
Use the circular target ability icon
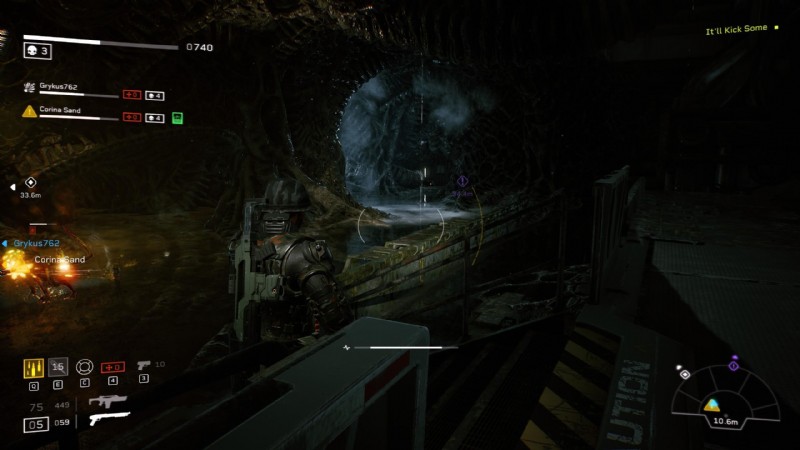point(85,367)
